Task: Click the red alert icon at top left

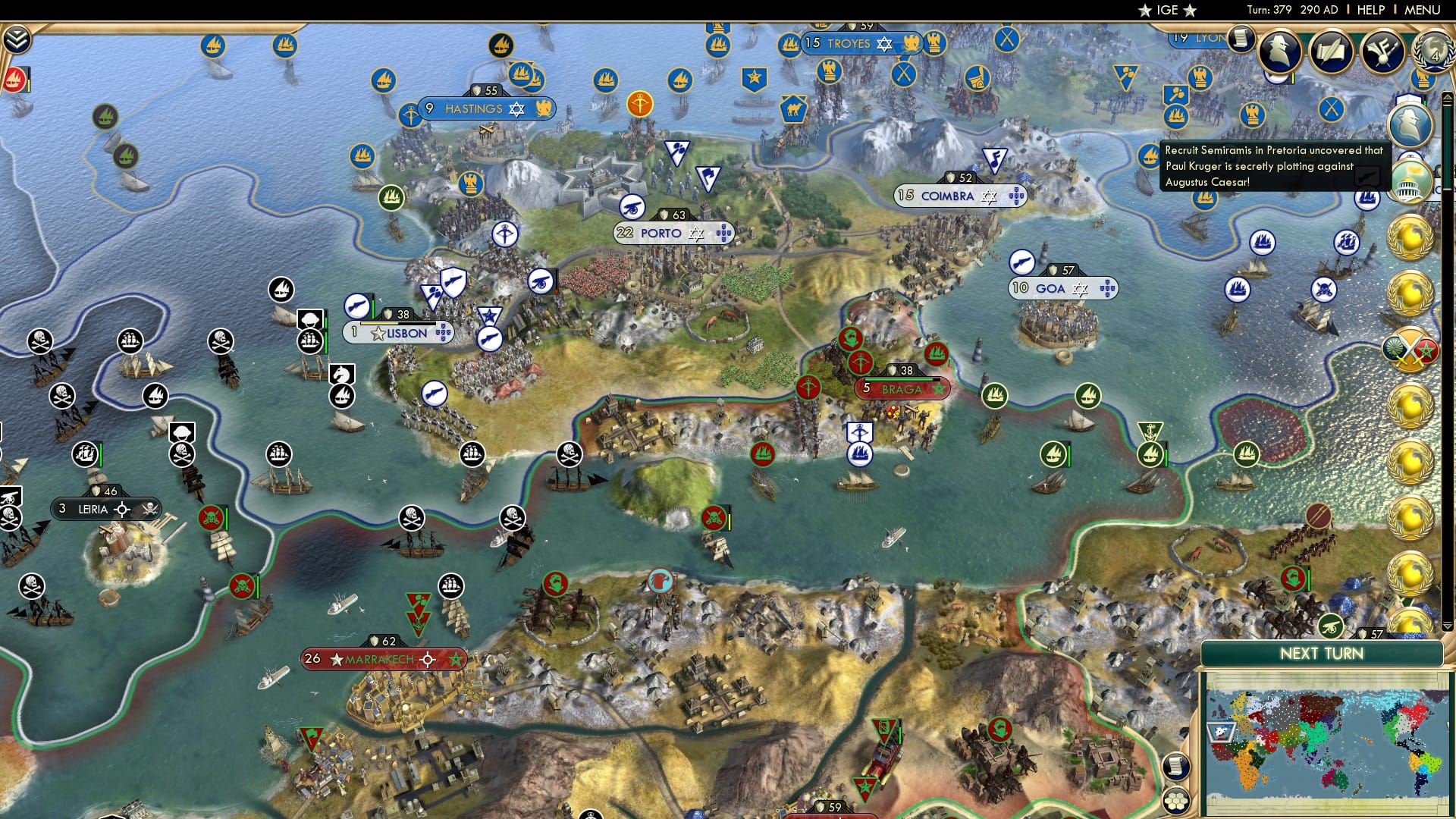Action: (x=15, y=78)
